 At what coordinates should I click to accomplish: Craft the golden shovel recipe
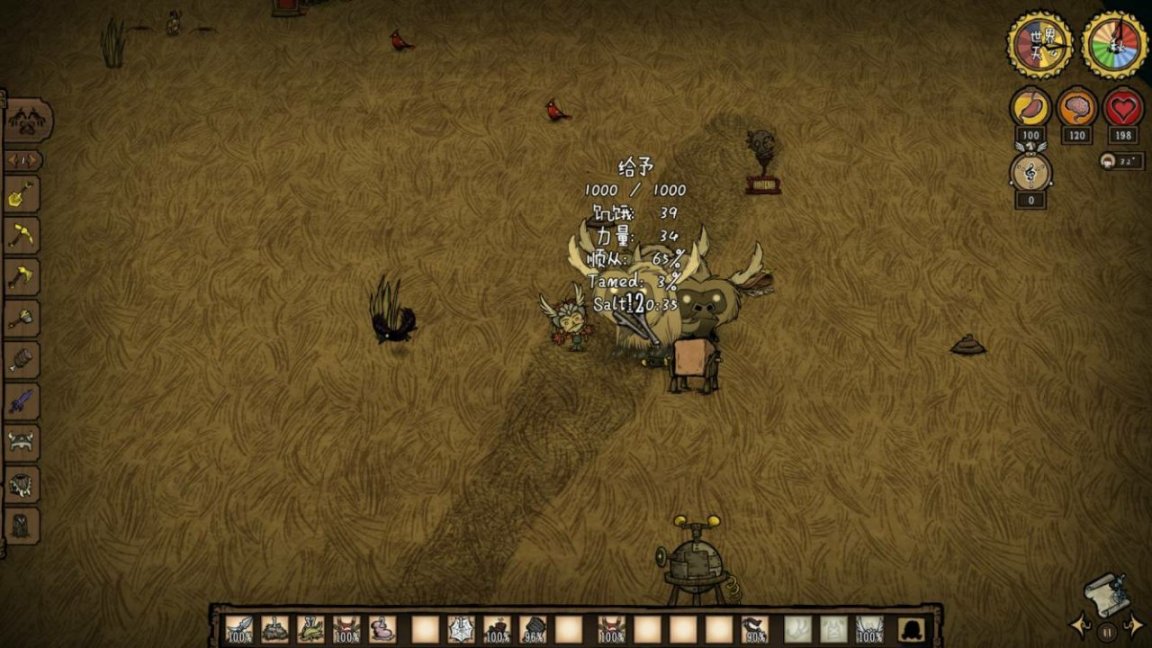point(22,194)
